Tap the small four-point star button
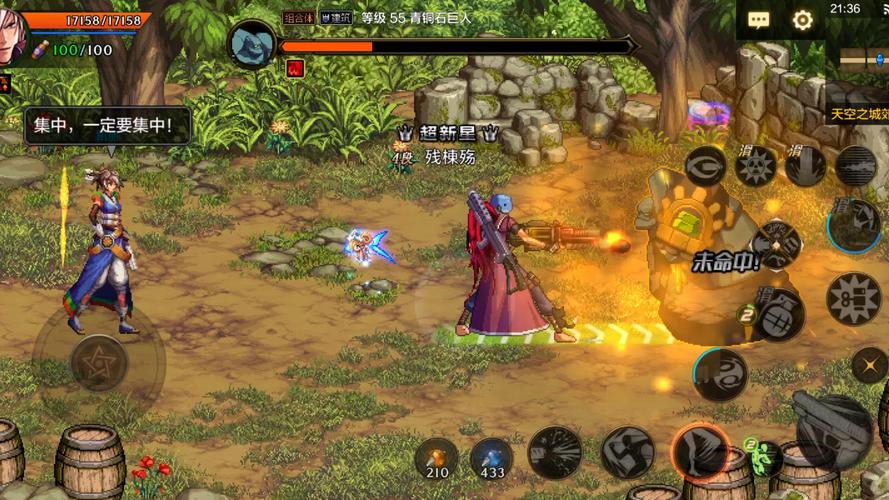Screen dimensions: 889x500 coord(870,365)
